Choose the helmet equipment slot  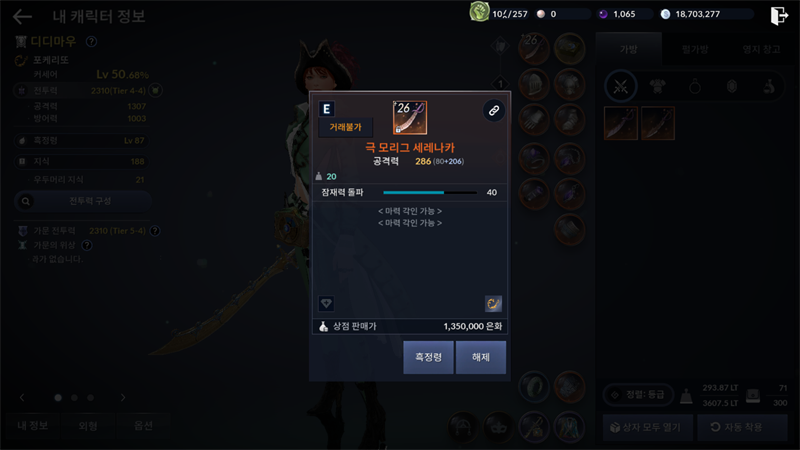[536, 85]
